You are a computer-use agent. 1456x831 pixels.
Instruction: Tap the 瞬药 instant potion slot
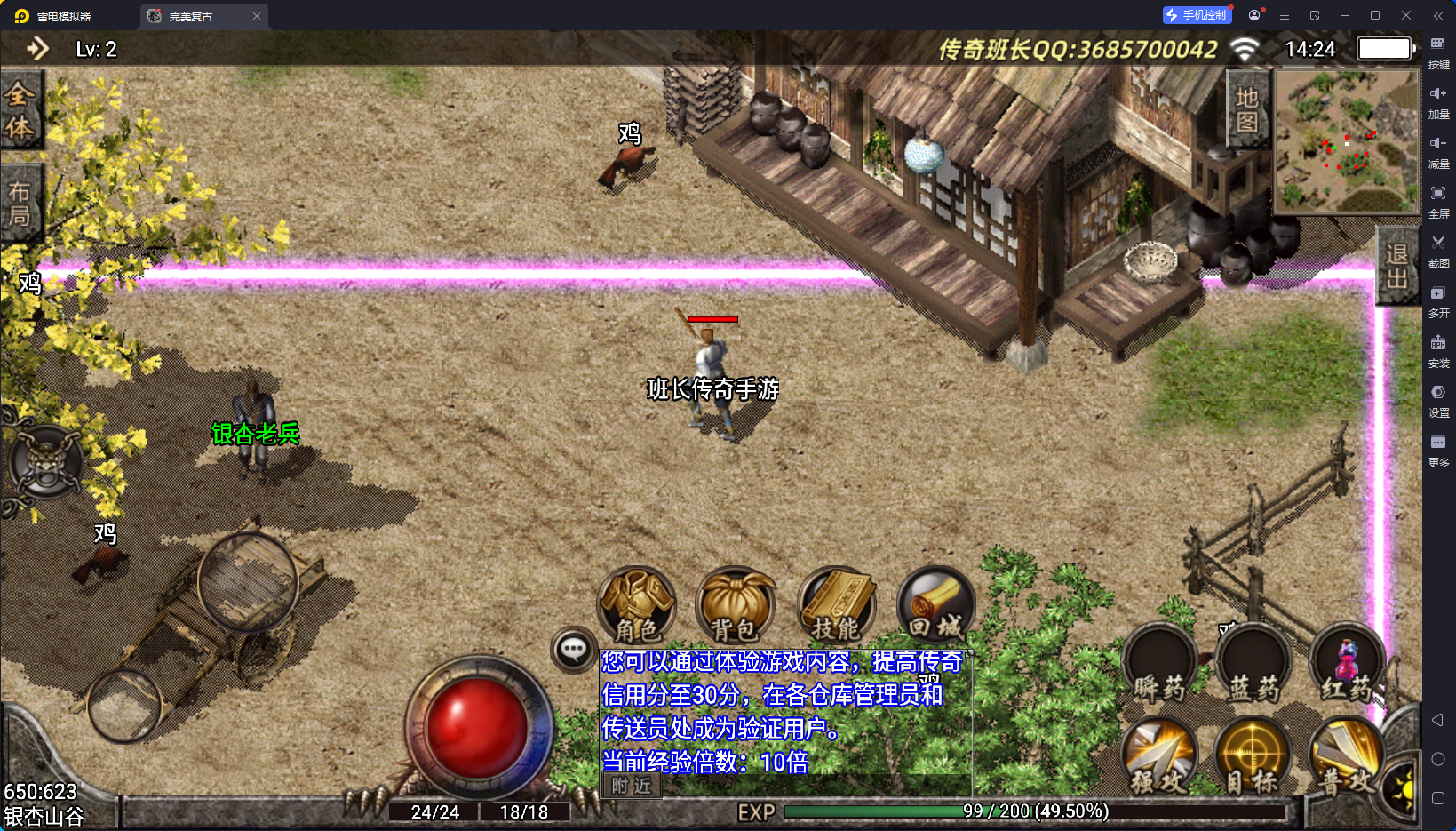(1159, 667)
